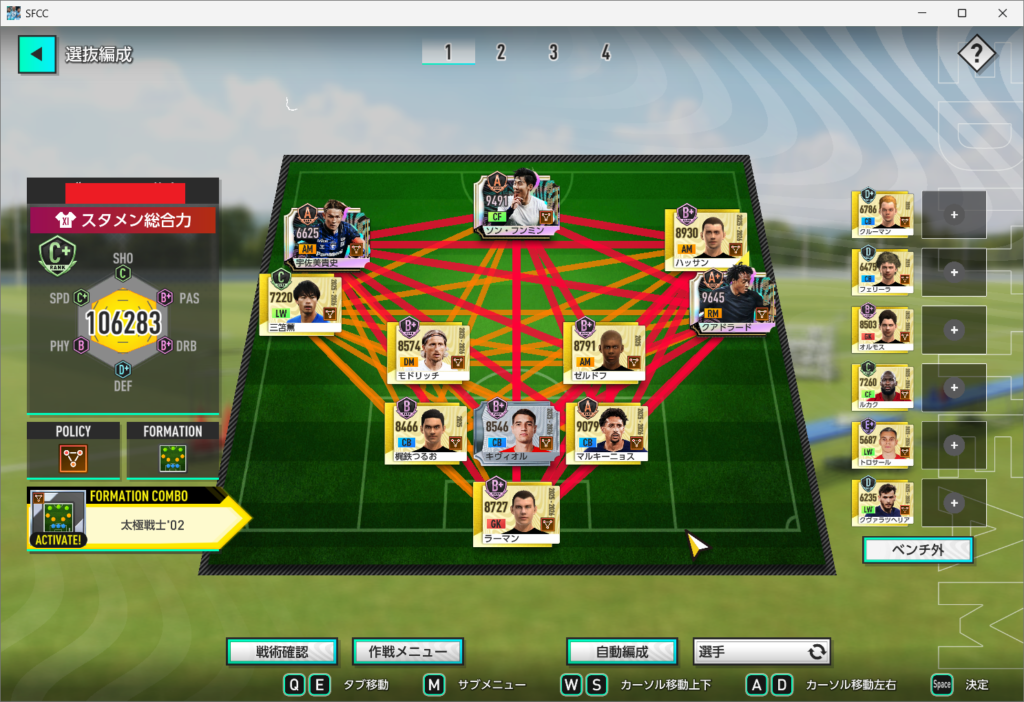Open the POLICY panel
The width and height of the screenshot is (1024, 702).
tap(73, 451)
